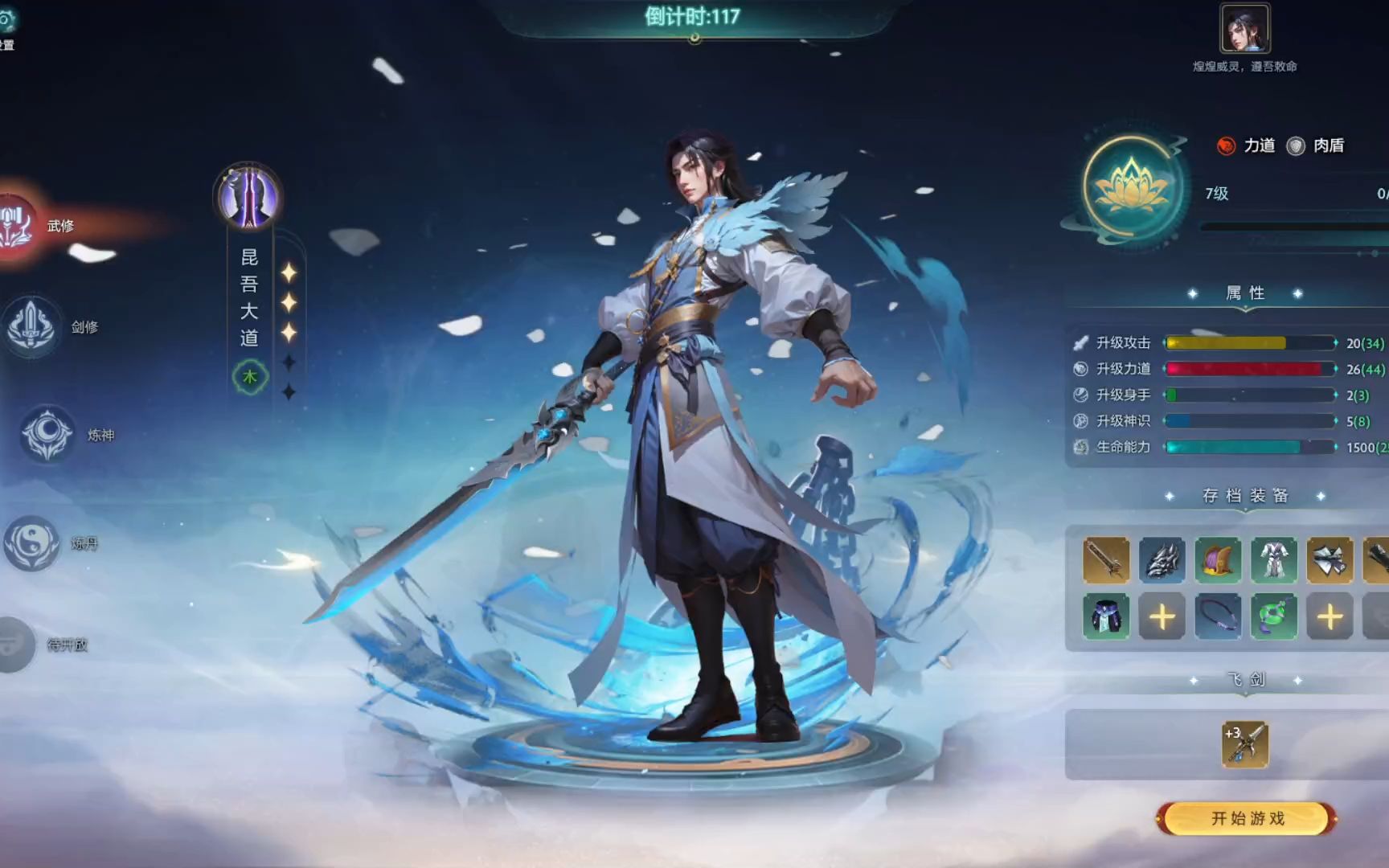The image size is (1389, 868).
Task: Click the first empty plus equipment slot
Action: click(1162, 617)
